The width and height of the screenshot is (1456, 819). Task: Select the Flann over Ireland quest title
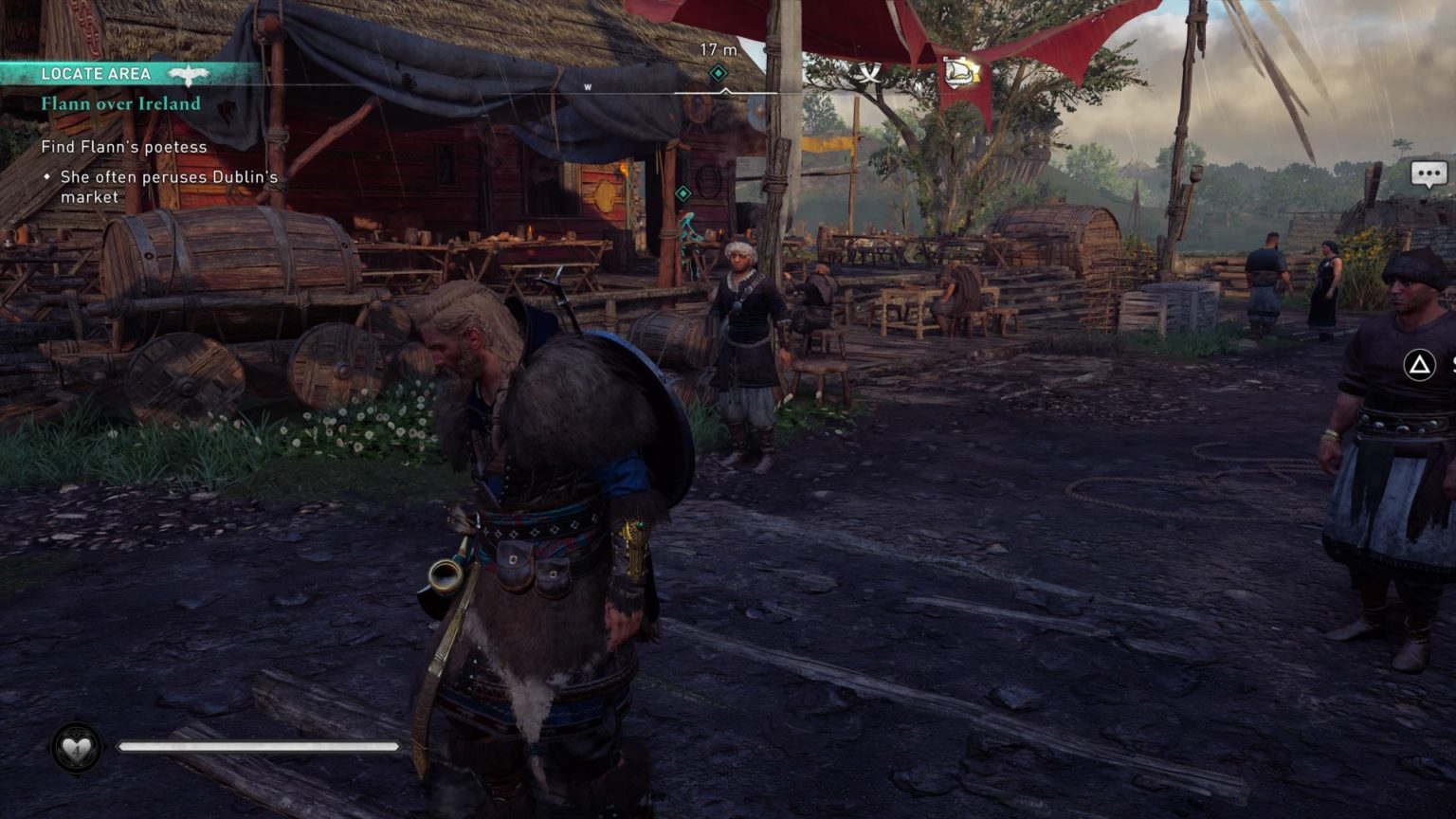pos(120,104)
